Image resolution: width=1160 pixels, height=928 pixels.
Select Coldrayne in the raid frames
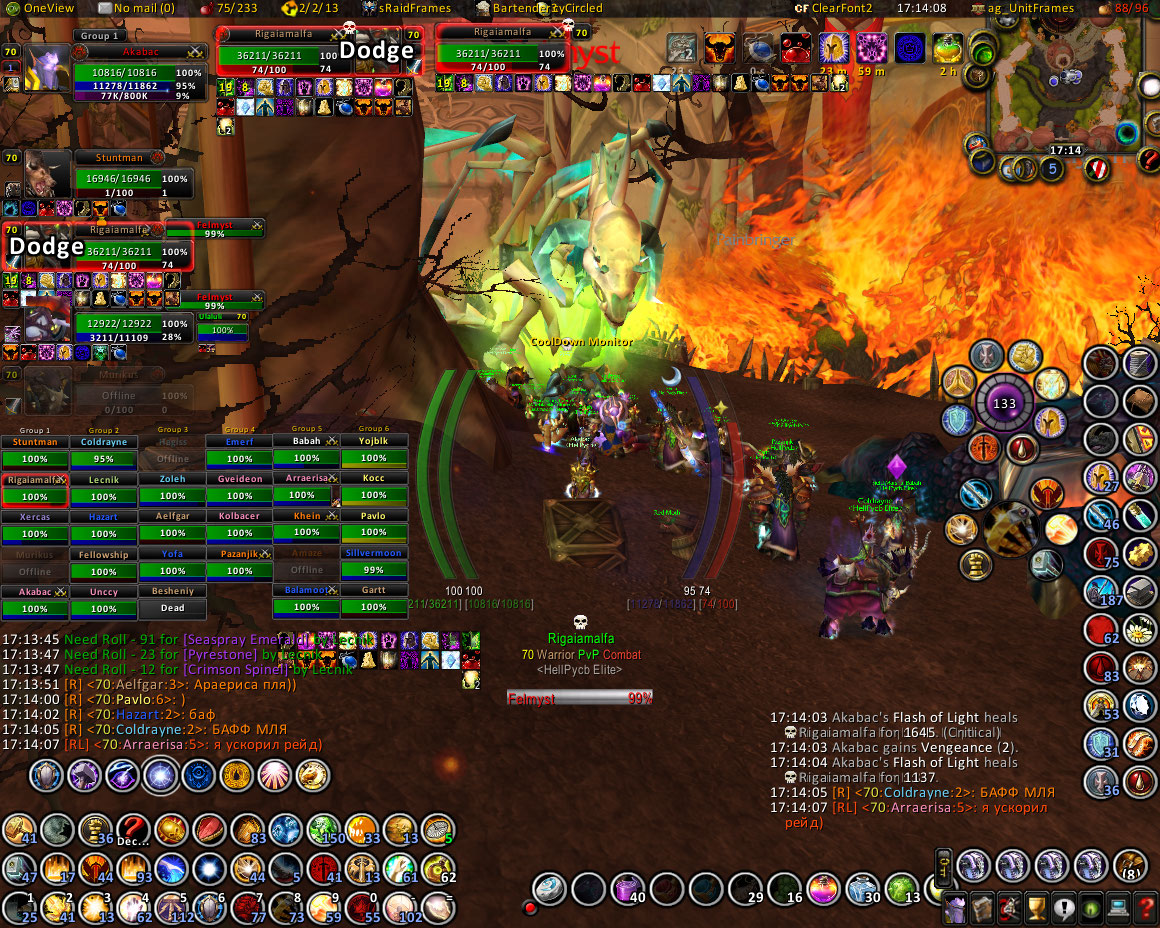[x=104, y=452]
